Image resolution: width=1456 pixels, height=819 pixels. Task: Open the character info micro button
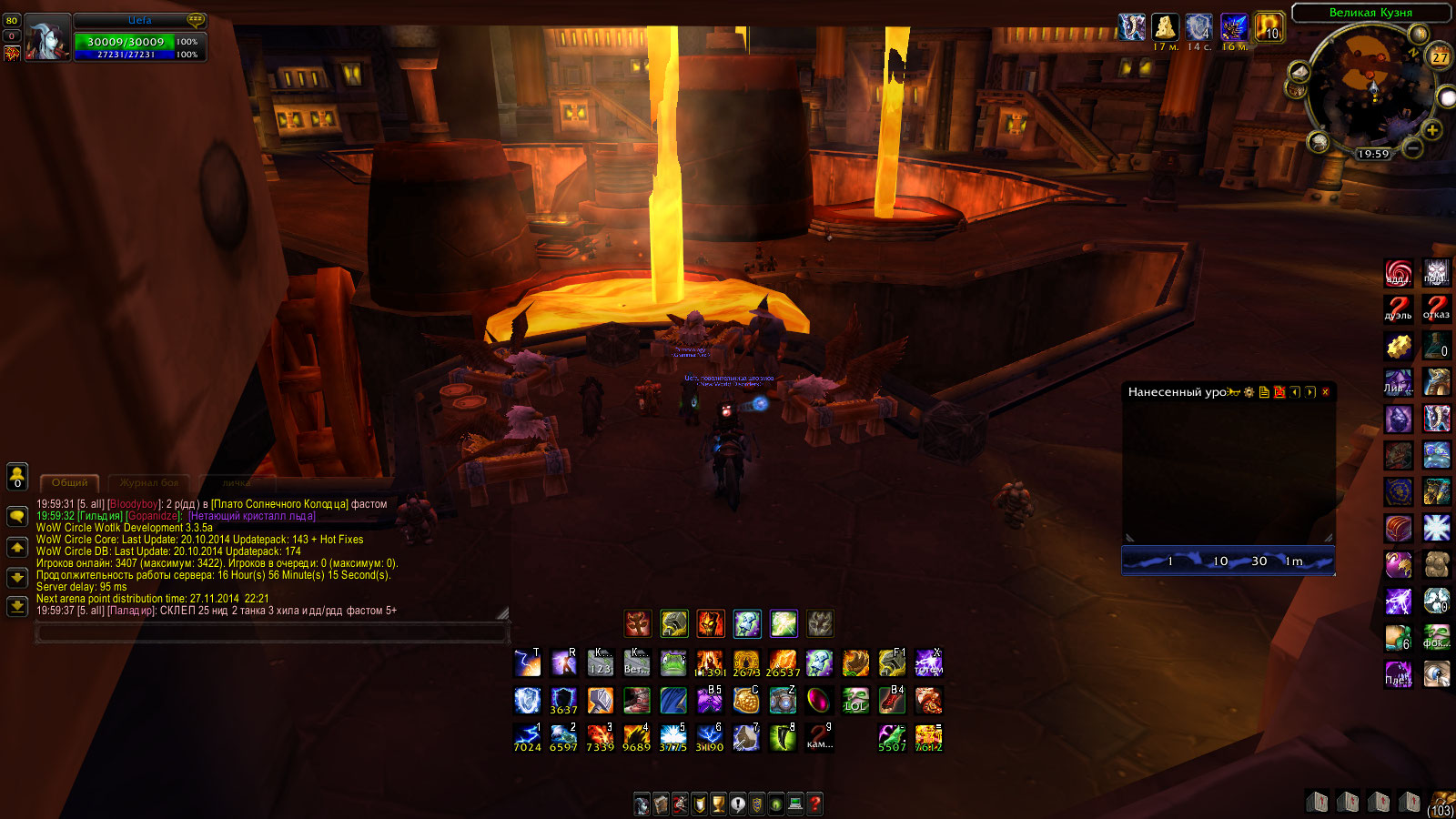tap(642, 804)
